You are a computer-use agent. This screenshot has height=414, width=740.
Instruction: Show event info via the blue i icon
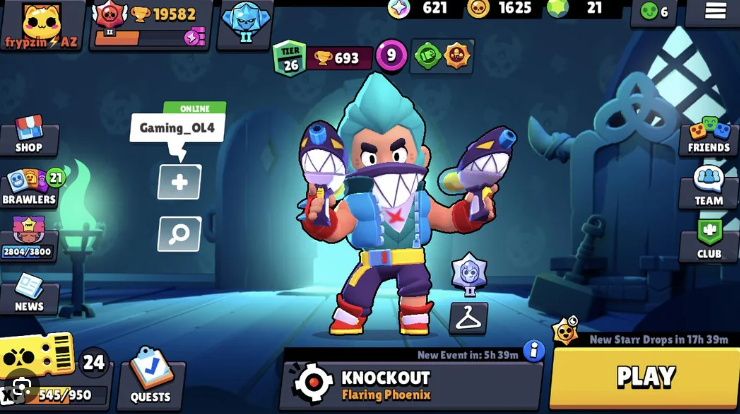(534, 350)
